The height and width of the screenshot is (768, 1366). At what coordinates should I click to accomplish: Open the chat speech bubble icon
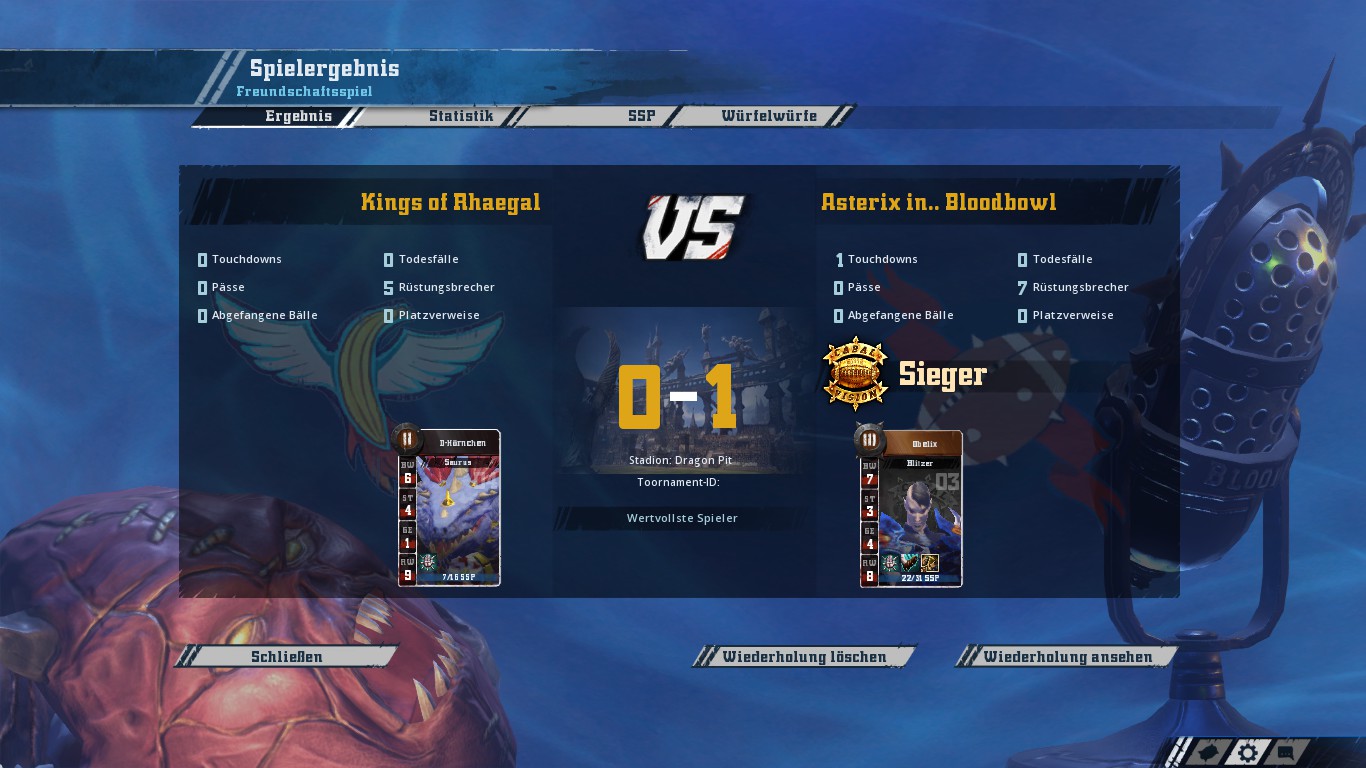1287,753
